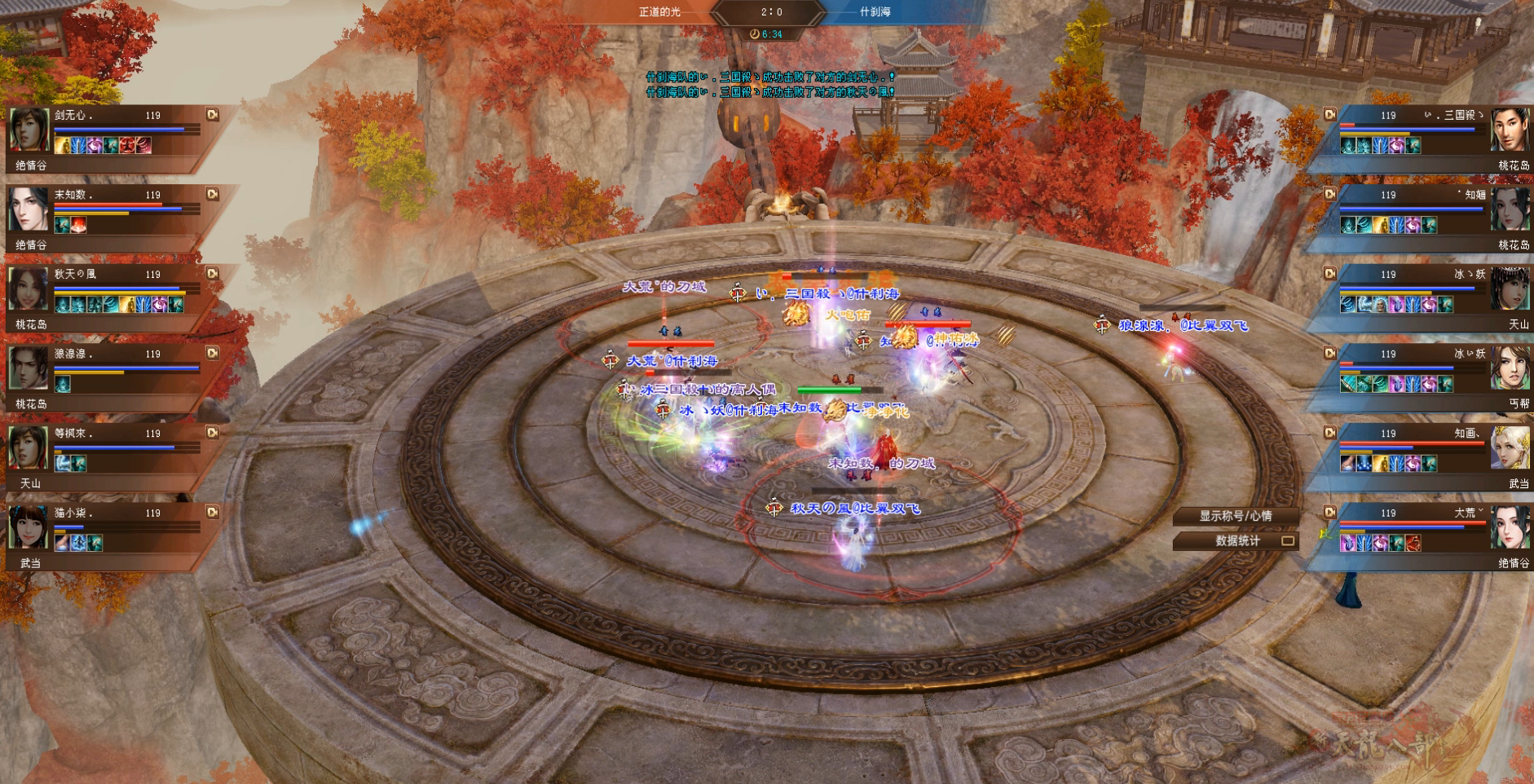
Task: Toggle the 数据统计 checkbox
Action: 1288,540
